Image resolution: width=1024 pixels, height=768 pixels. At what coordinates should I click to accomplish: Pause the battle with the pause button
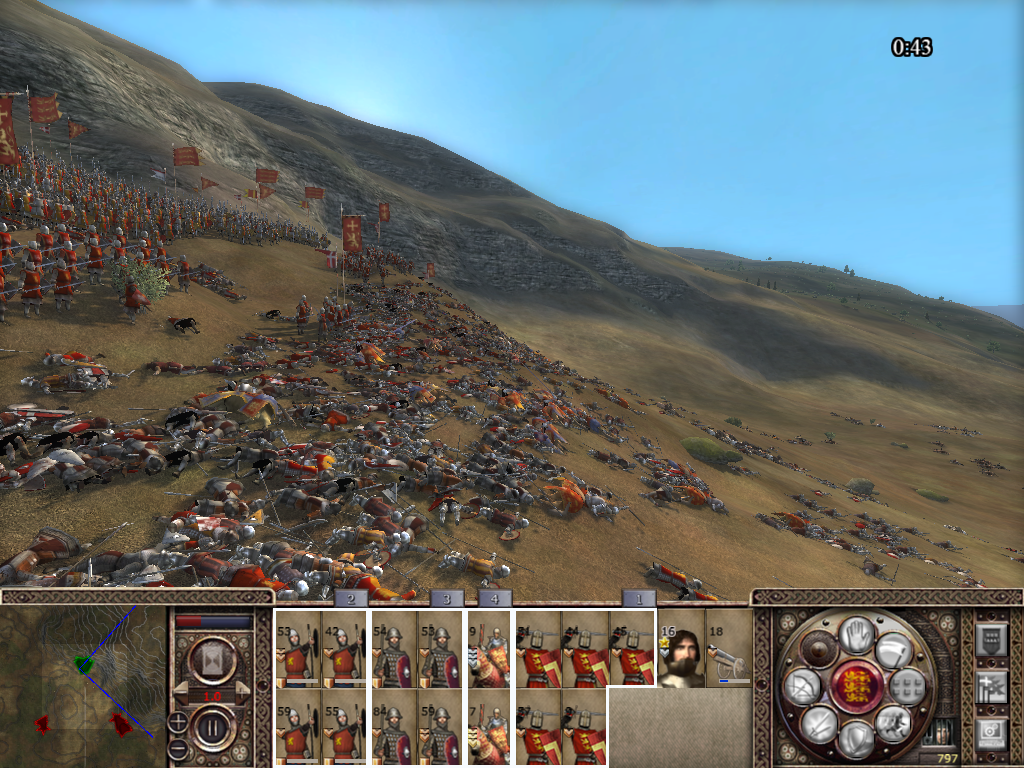point(213,727)
